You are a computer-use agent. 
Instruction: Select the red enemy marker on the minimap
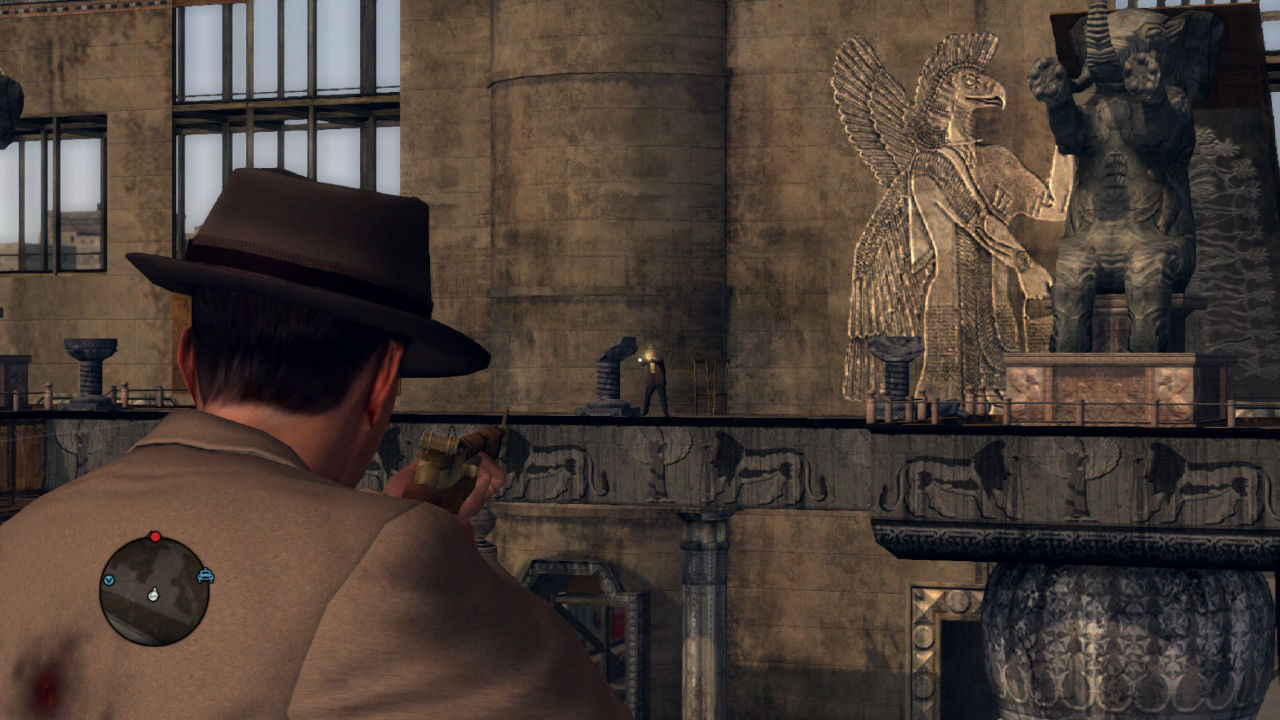pos(154,537)
